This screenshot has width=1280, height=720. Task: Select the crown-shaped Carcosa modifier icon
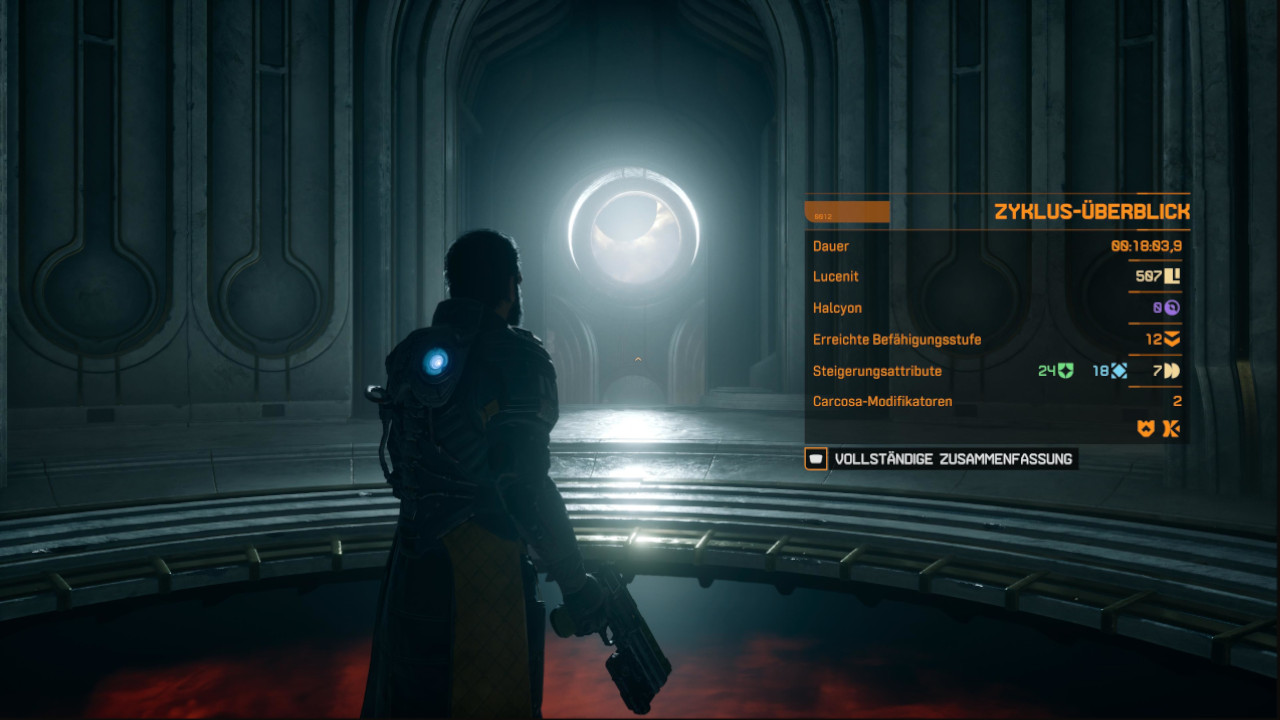[x=1146, y=428]
